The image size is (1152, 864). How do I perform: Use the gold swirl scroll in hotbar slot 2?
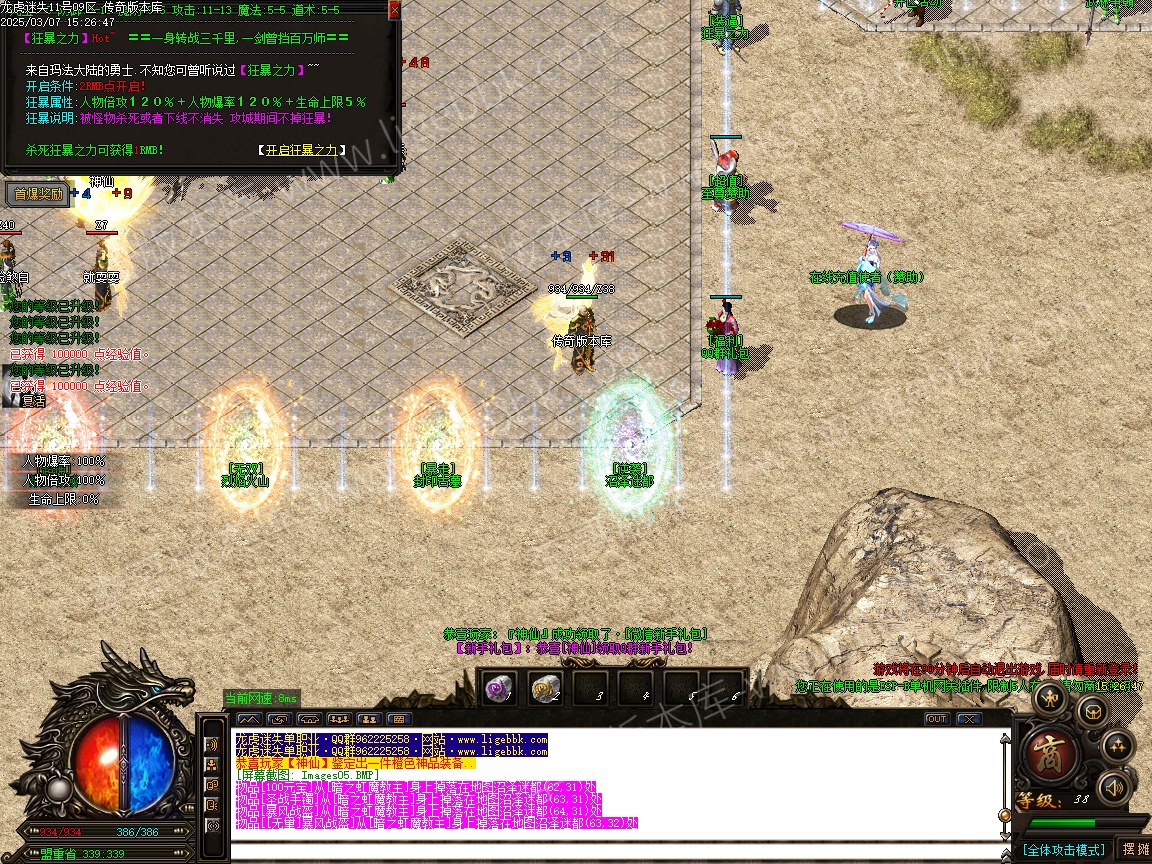click(545, 687)
